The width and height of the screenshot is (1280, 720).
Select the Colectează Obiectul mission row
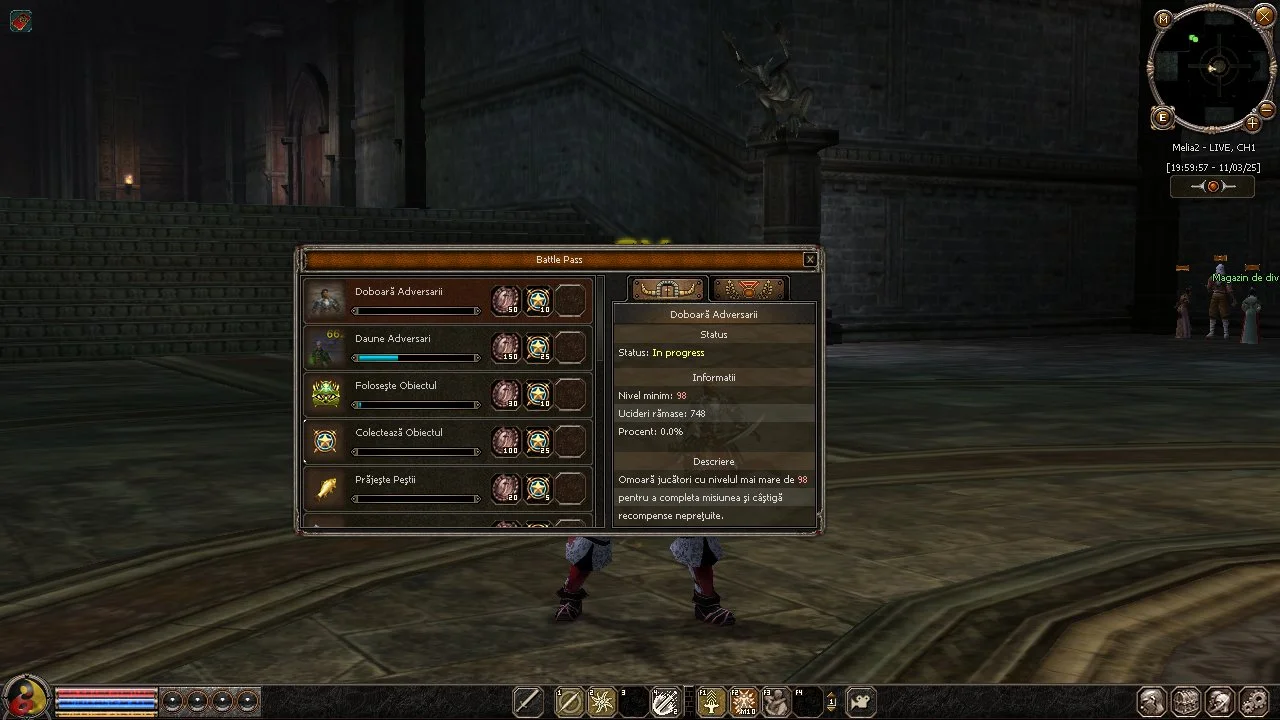click(416, 441)
